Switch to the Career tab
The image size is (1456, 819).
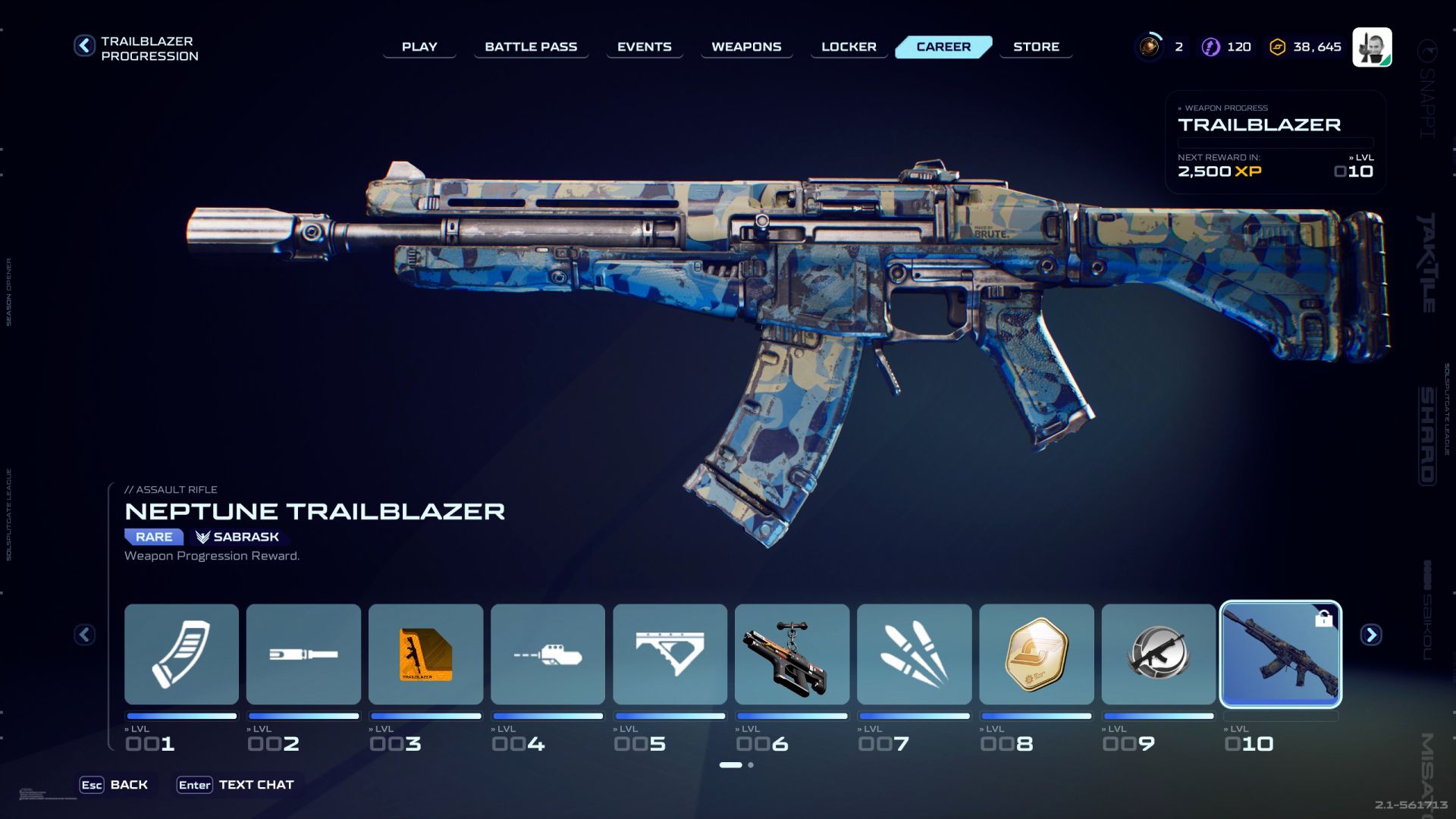[943, 46]
